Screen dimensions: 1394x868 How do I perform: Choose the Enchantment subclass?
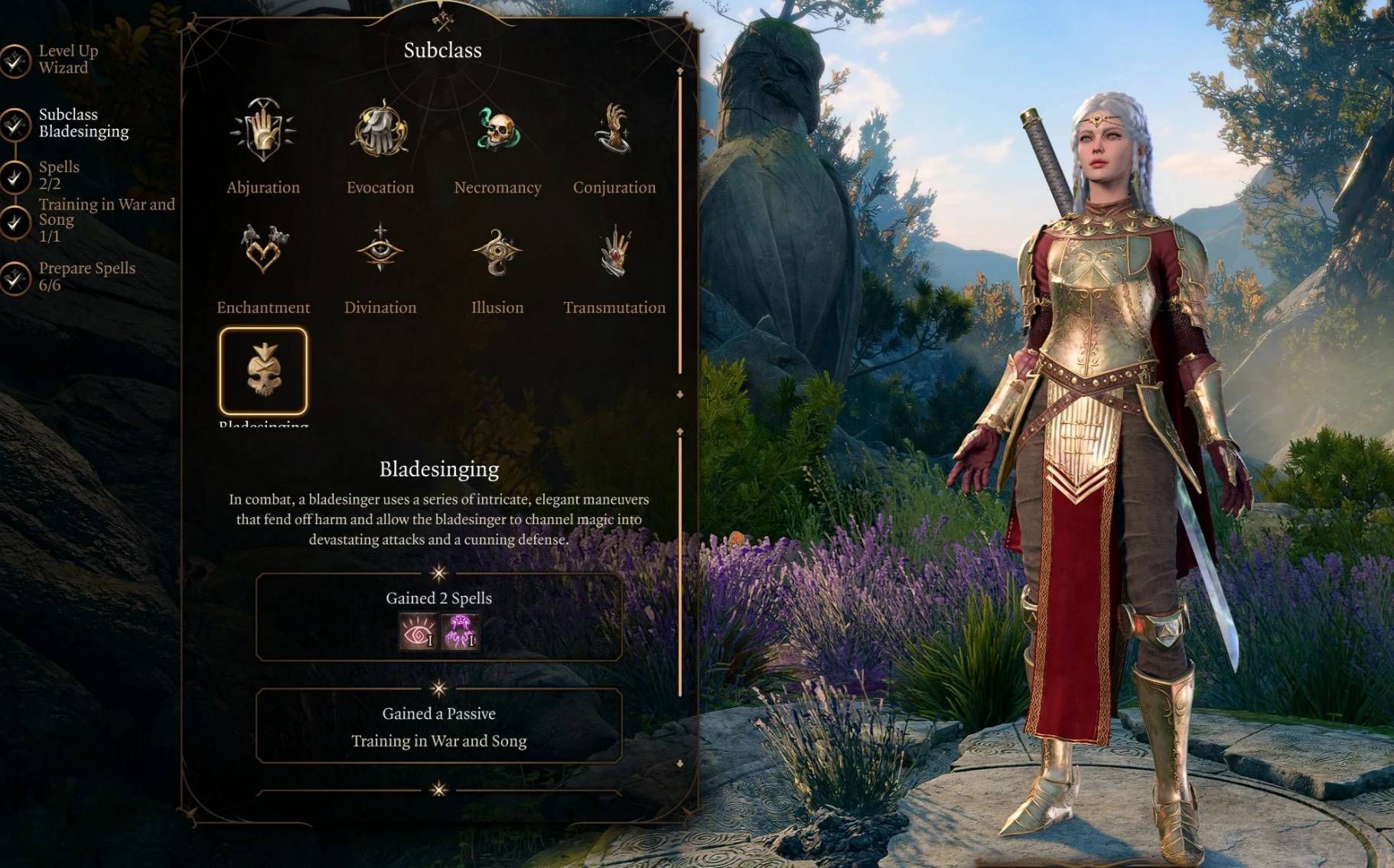(x=263, y=250)
